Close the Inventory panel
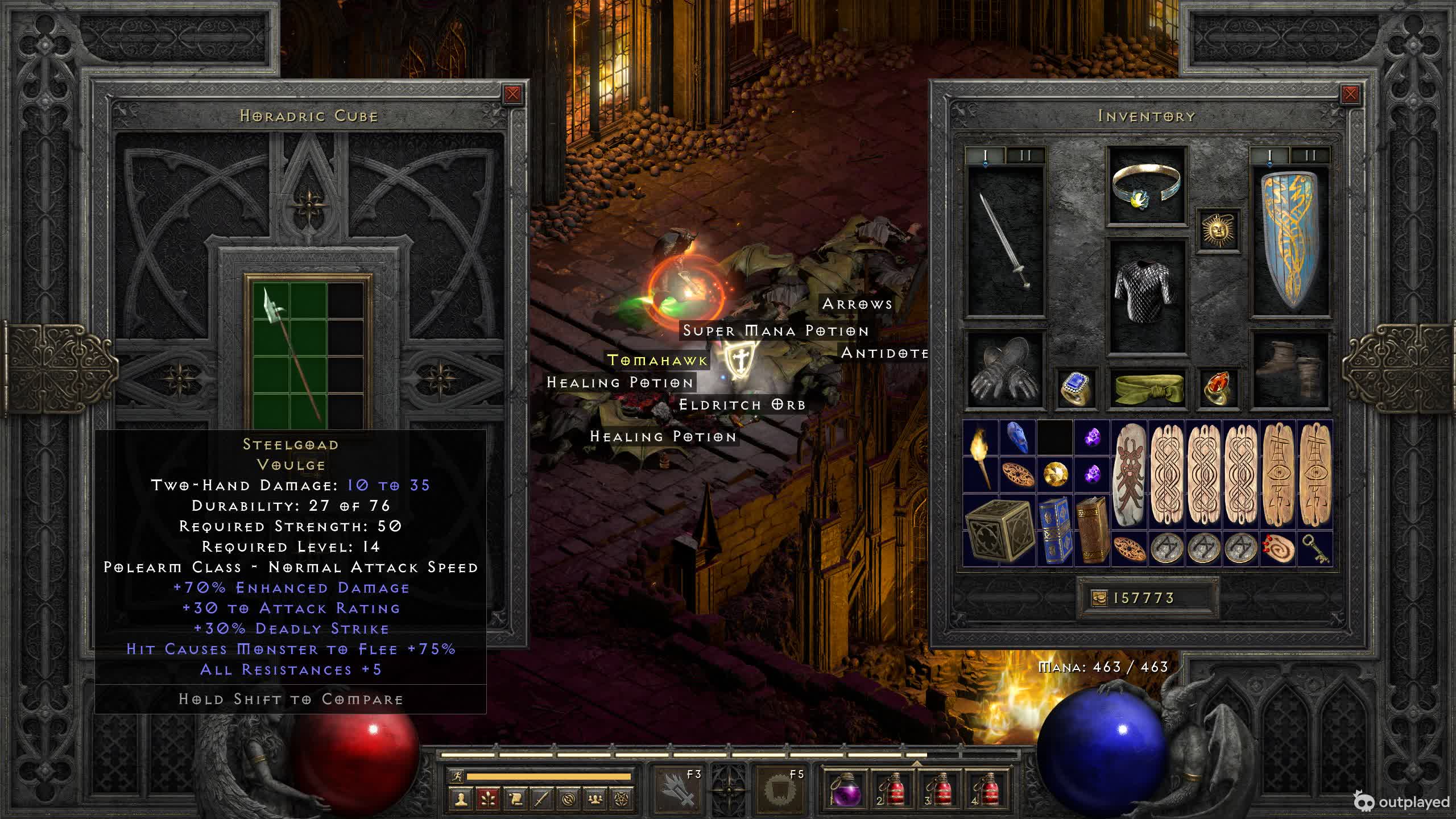 pos(1350,94)
